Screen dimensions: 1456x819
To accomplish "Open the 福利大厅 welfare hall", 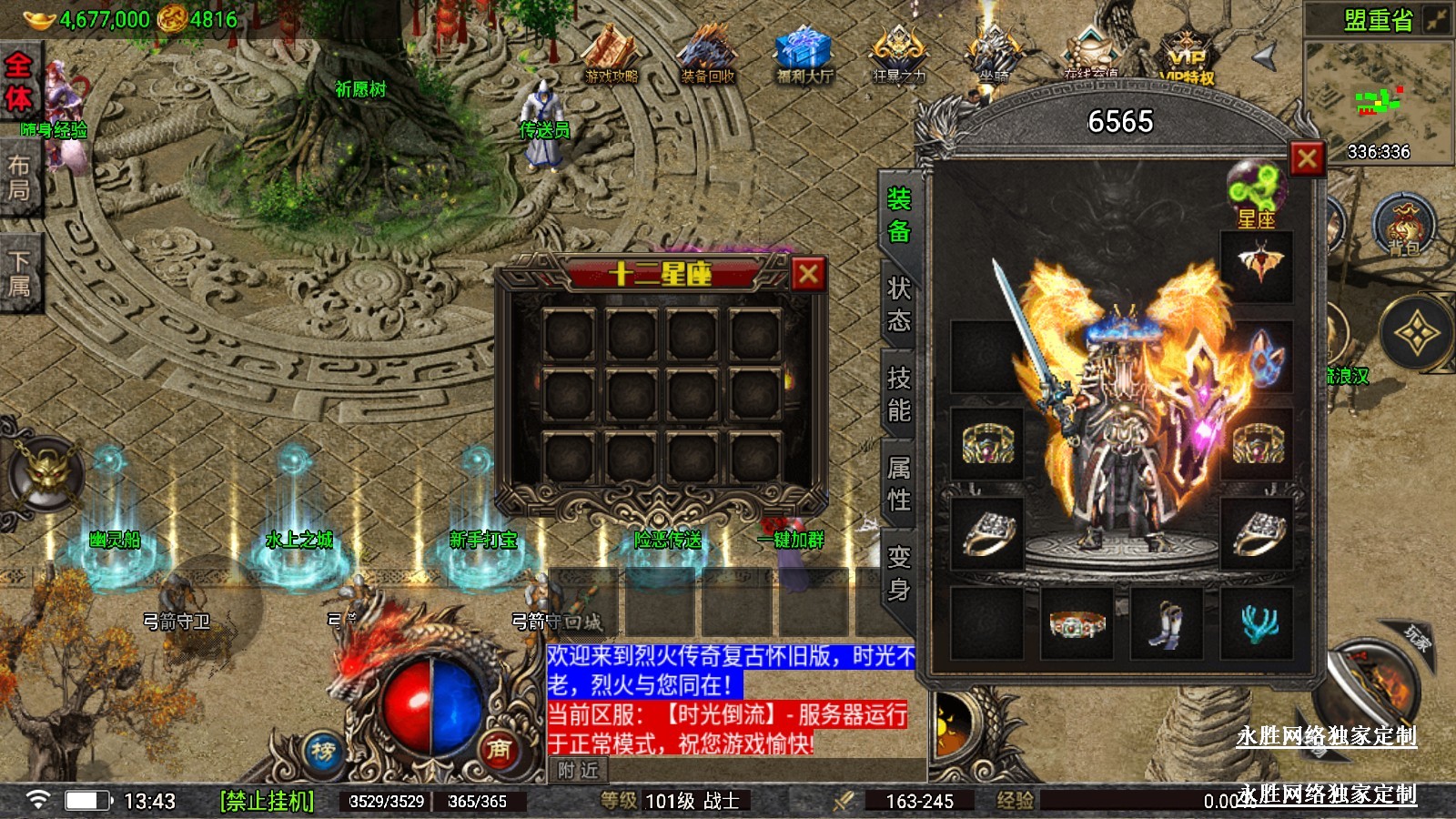I will [x=804, y=55].
